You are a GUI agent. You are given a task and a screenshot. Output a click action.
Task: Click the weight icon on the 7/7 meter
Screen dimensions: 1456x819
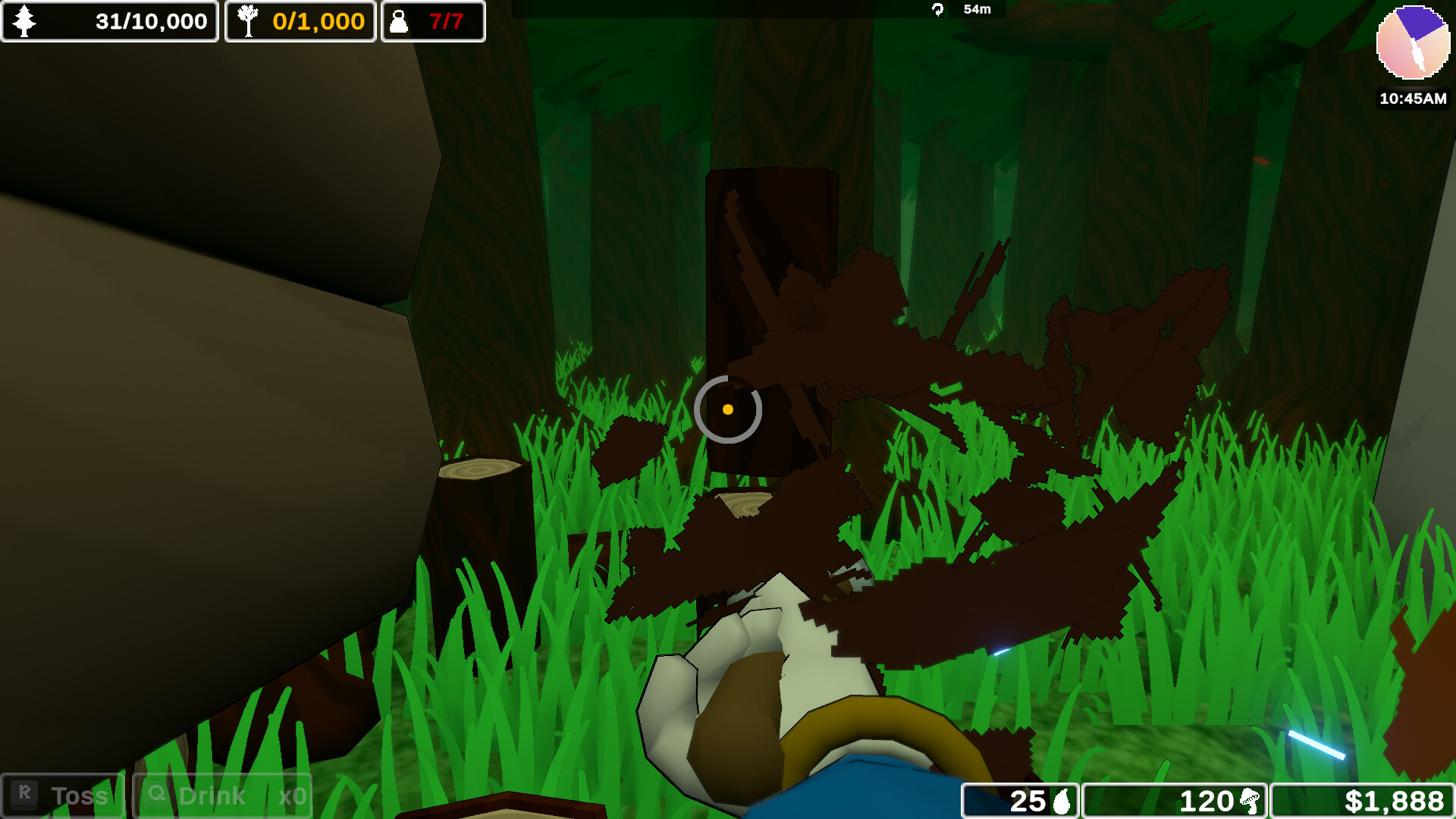398,21
